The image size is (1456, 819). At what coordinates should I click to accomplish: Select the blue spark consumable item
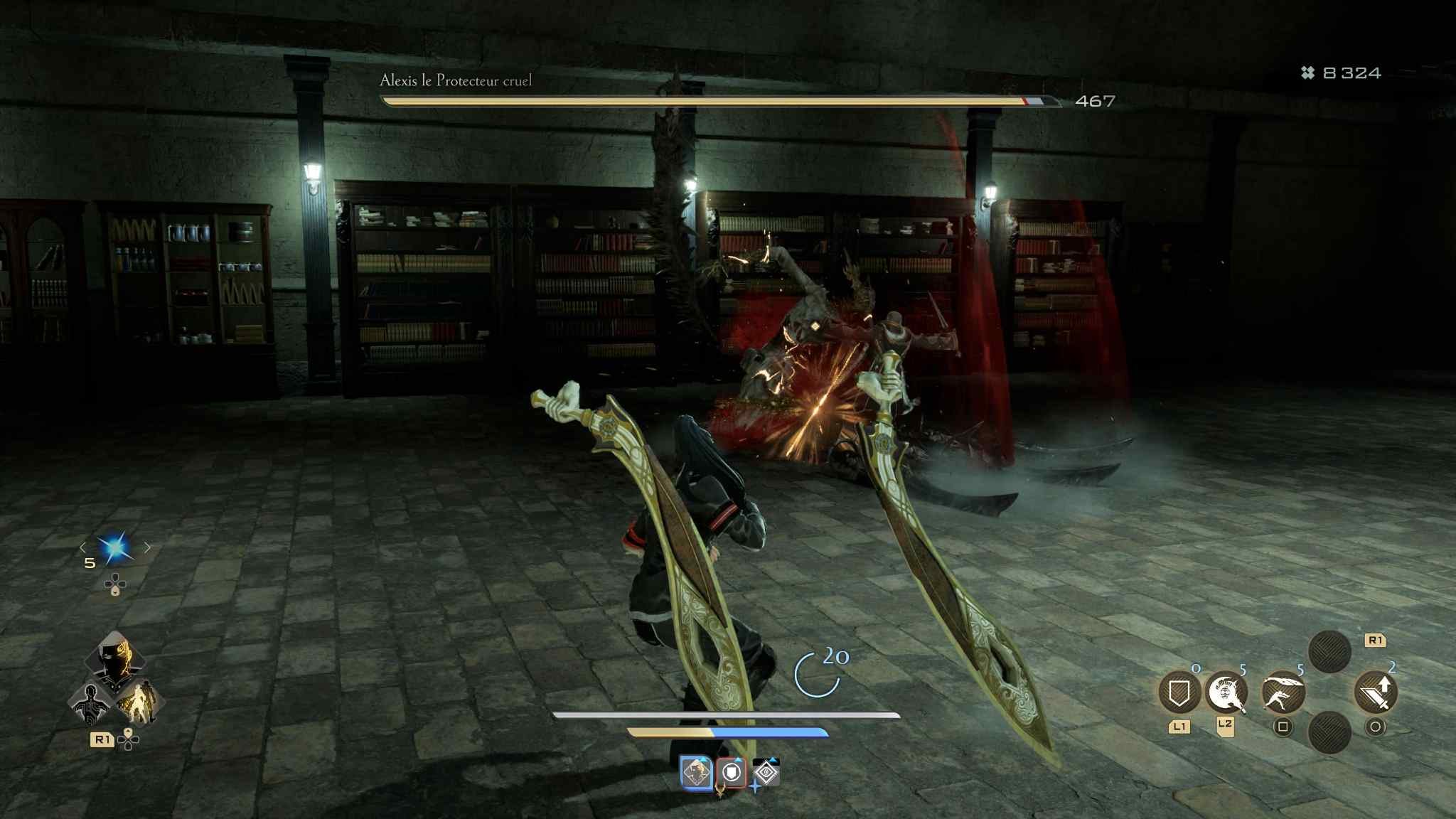(114, 548)
